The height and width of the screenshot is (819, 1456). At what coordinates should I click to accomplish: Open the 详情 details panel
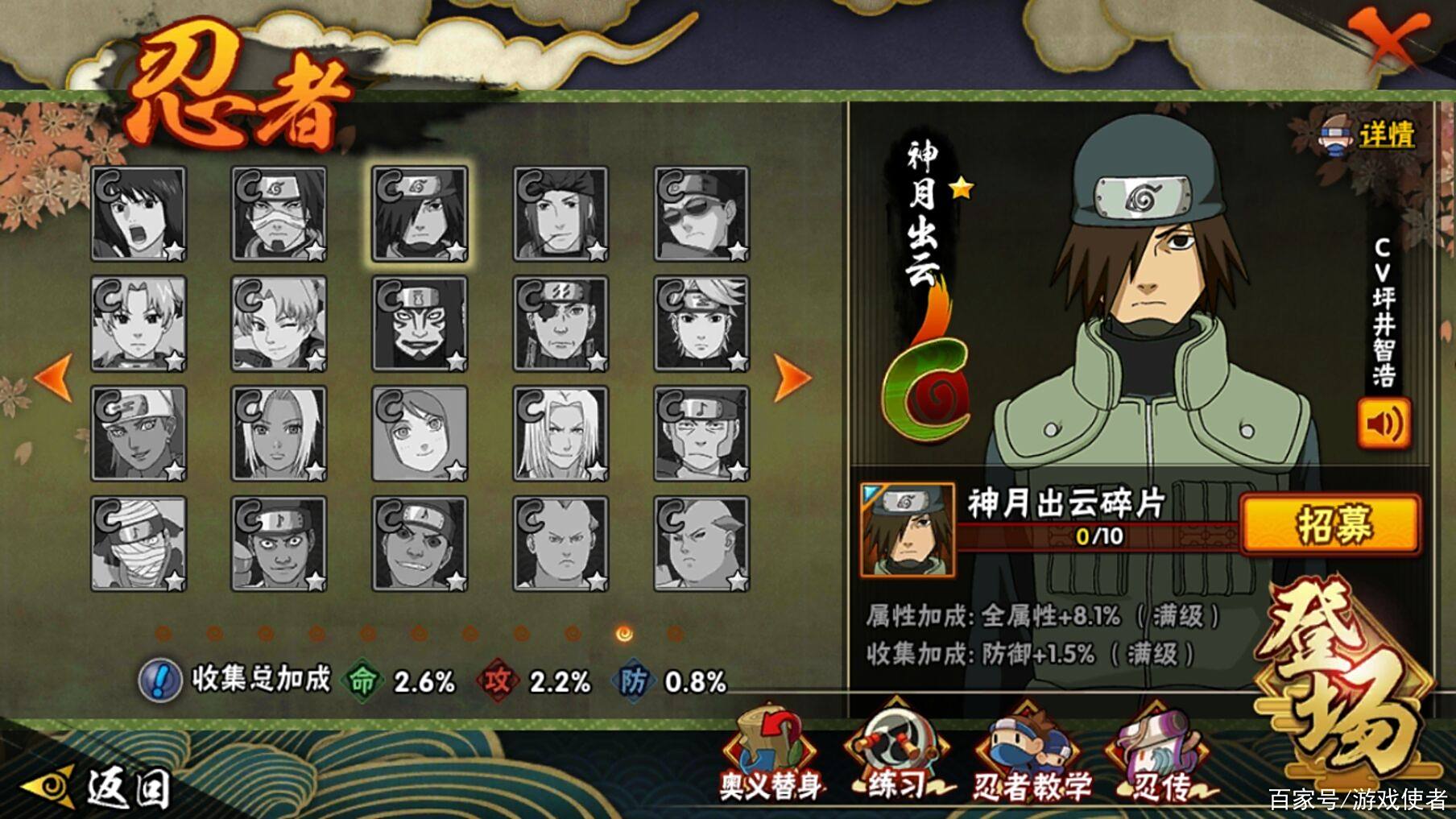1370,134
